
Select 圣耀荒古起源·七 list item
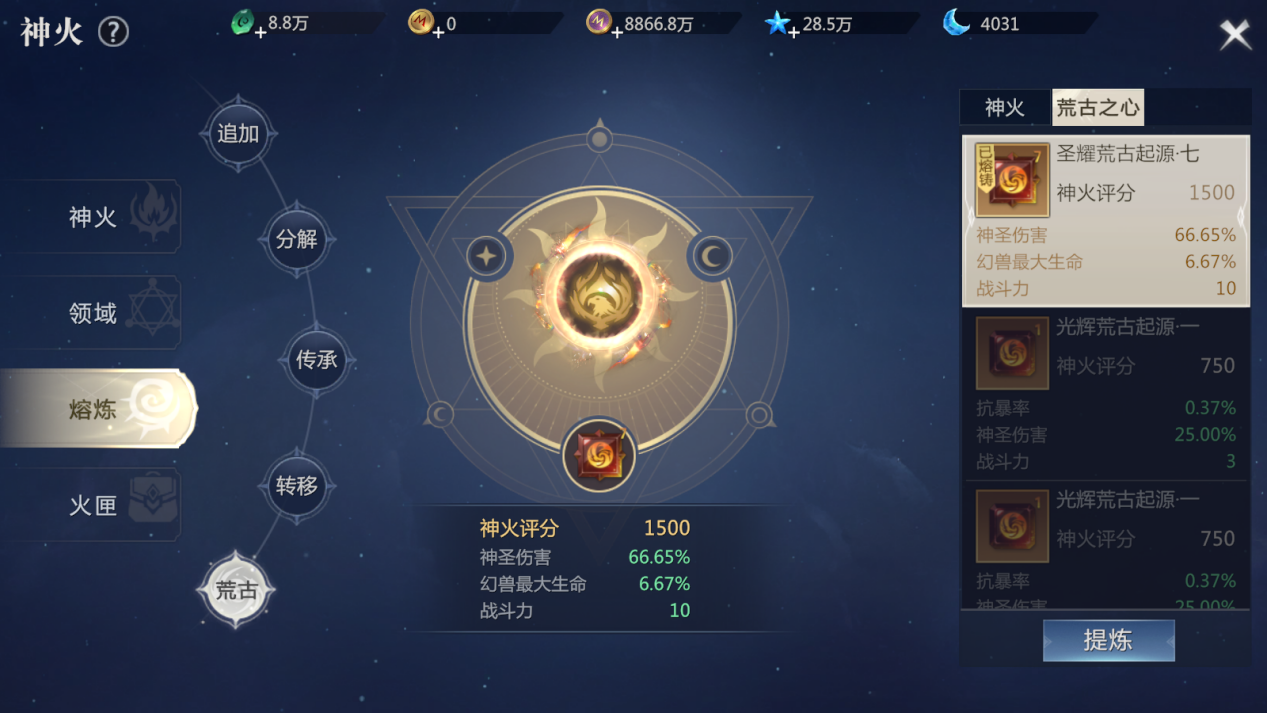(x=1105, y=220)
